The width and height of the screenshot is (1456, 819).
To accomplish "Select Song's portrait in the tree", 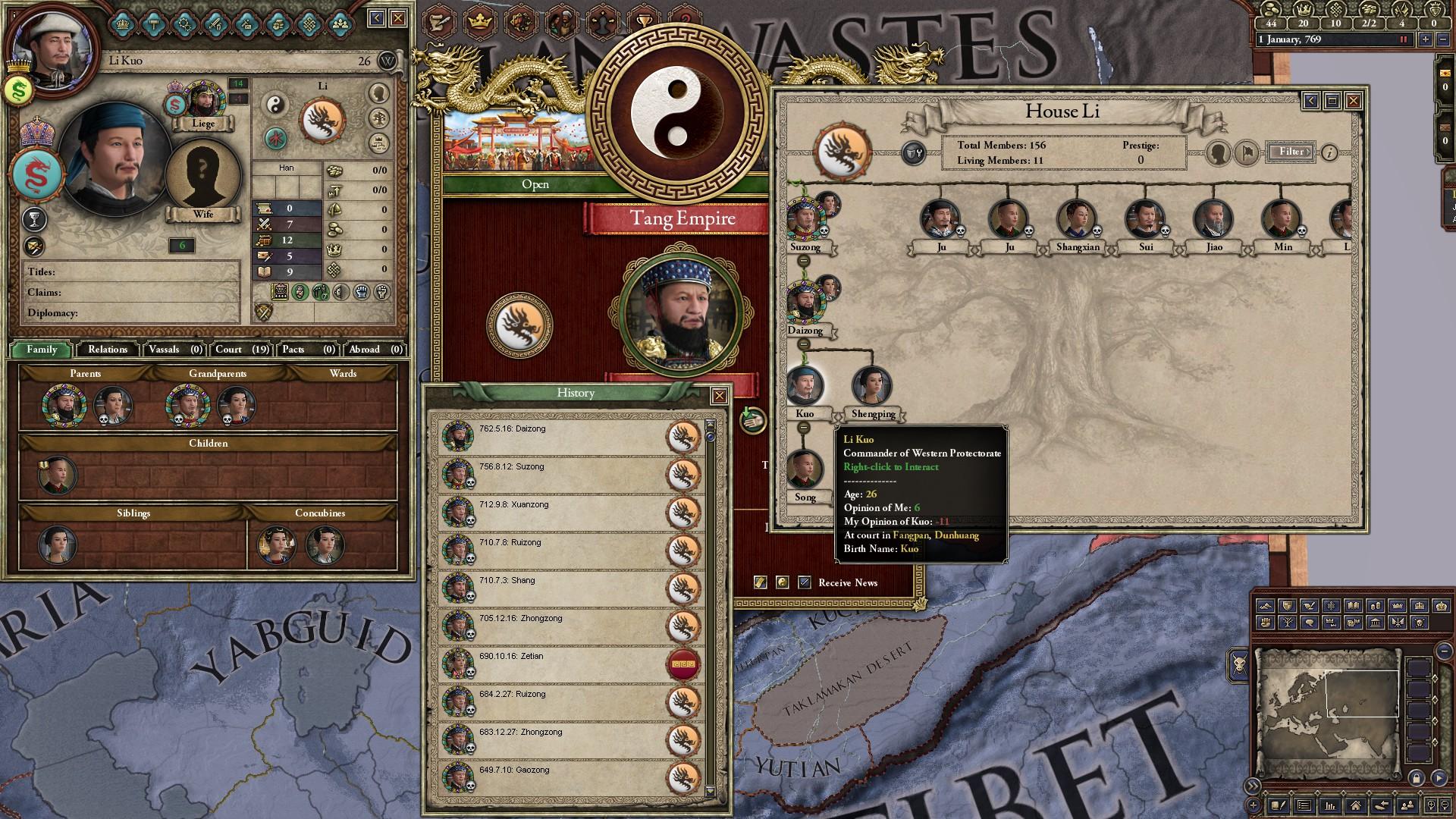I will [x=805, y=470].
